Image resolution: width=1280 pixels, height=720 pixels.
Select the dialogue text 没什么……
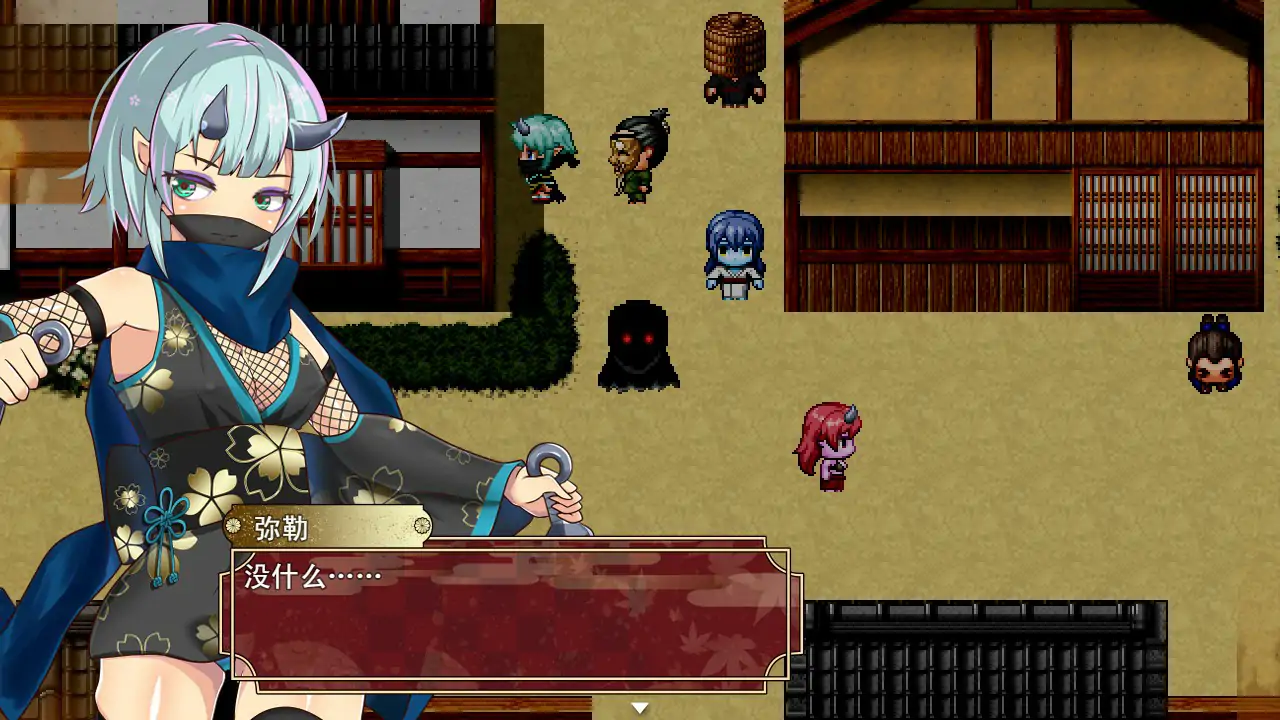coord(305,576)
